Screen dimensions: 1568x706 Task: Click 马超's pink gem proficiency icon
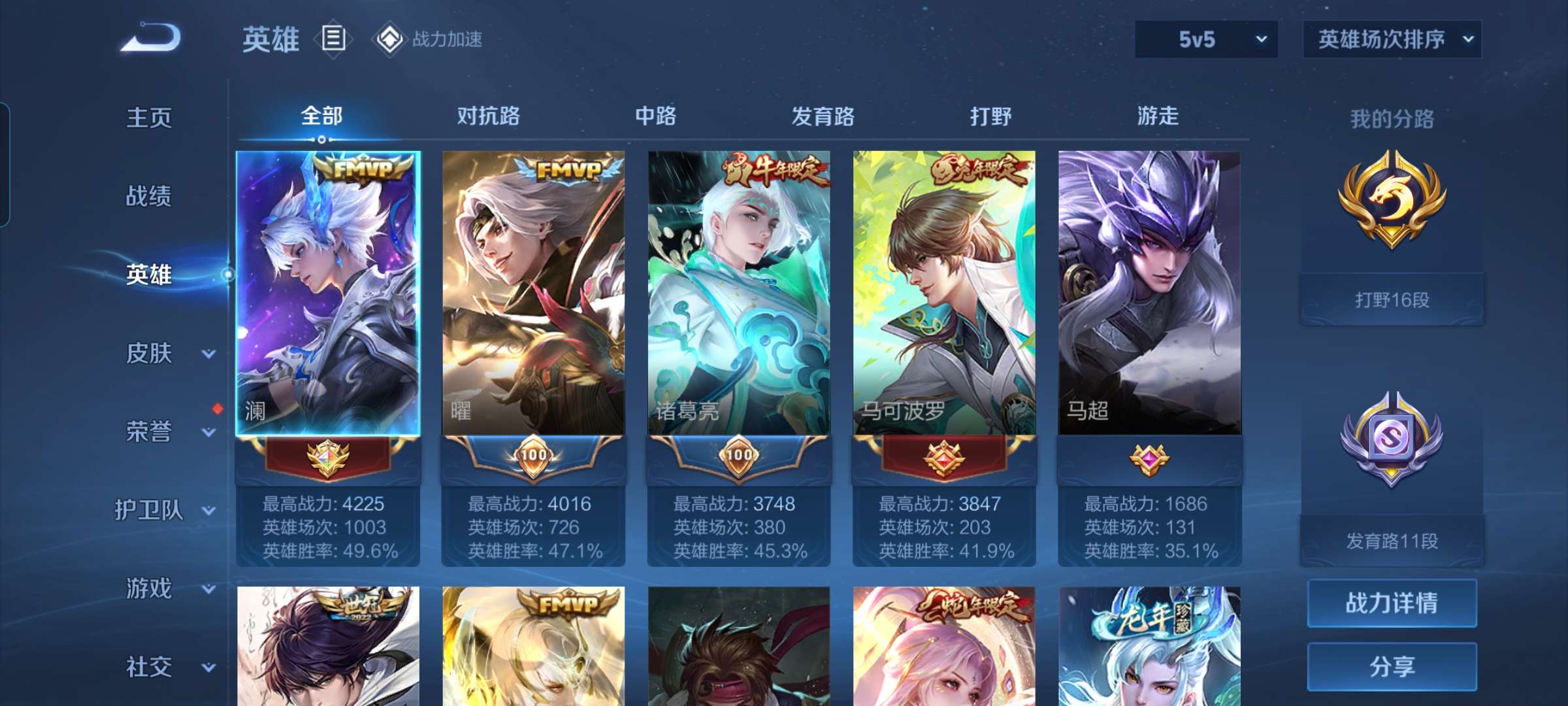coord(1150,458)
